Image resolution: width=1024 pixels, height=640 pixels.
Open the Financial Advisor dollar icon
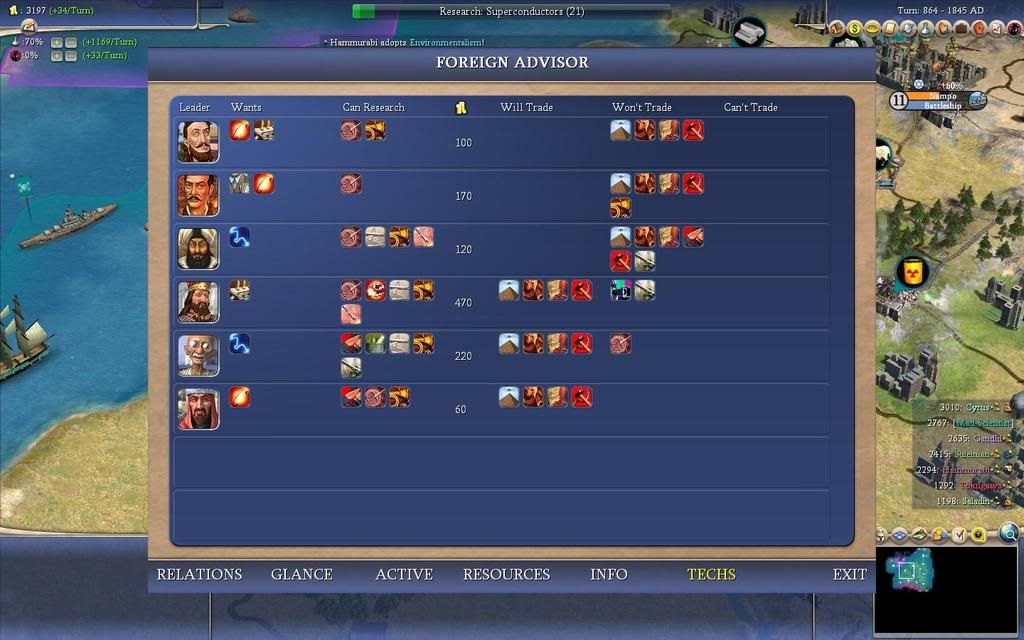(x=855, y=29)
